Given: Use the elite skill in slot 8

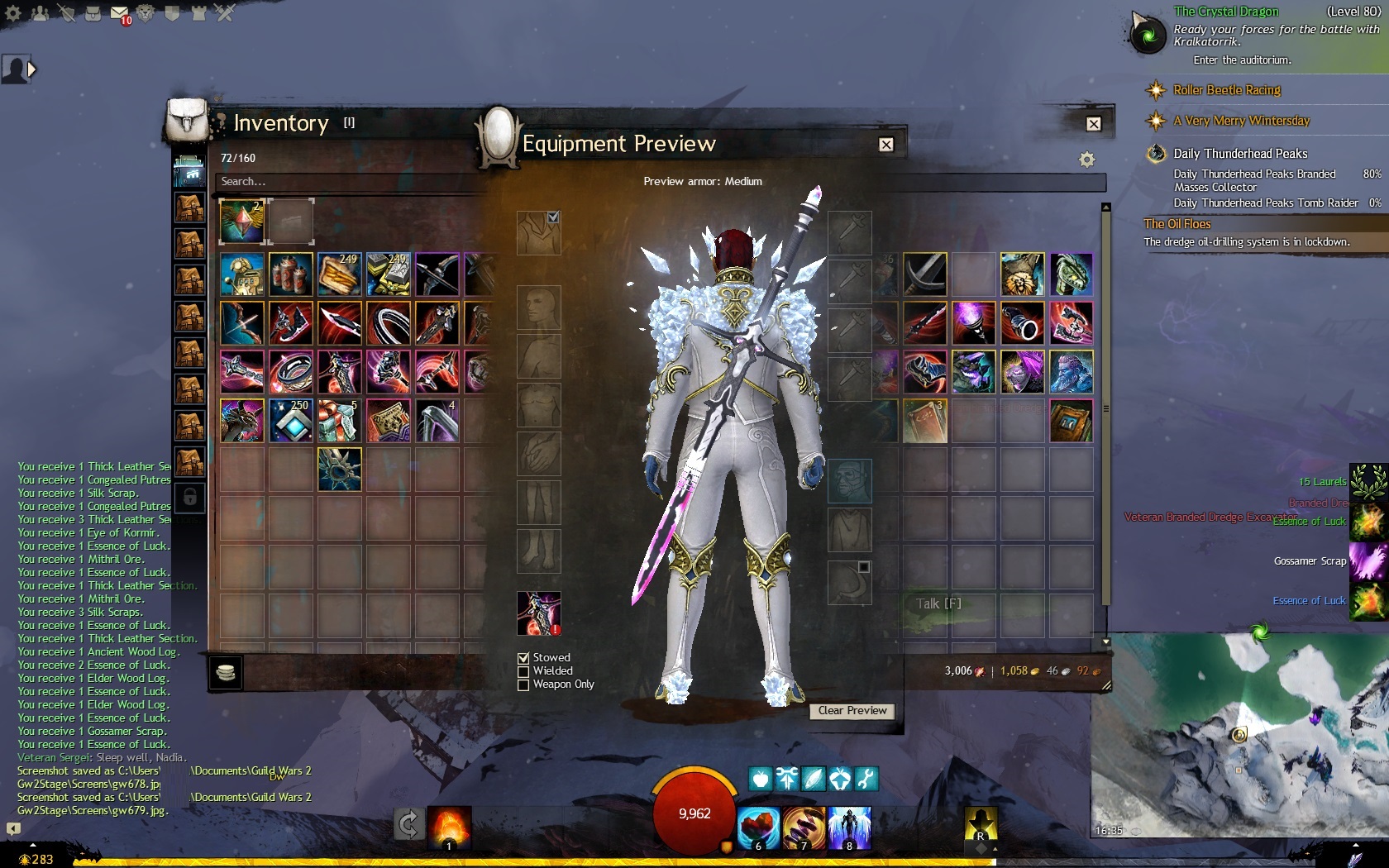Looking at the screenshot, I should coord(849,827).
